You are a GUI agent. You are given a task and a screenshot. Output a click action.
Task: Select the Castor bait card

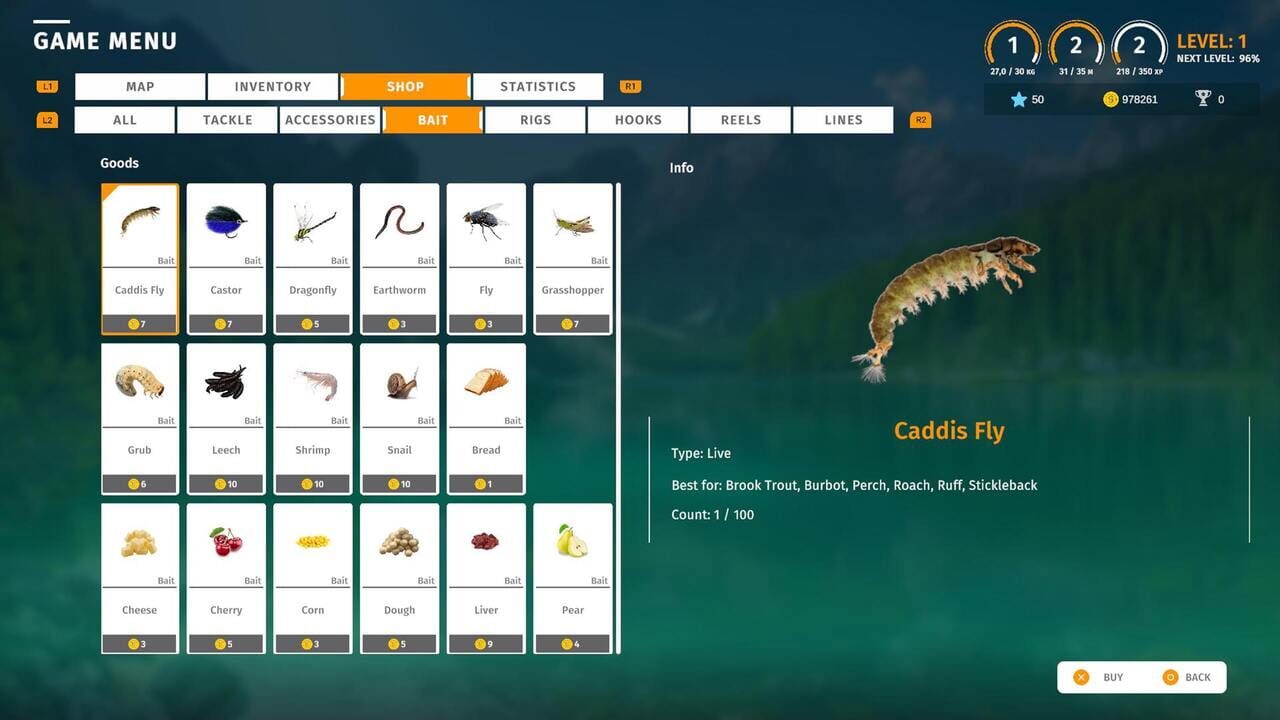(226, 258)
